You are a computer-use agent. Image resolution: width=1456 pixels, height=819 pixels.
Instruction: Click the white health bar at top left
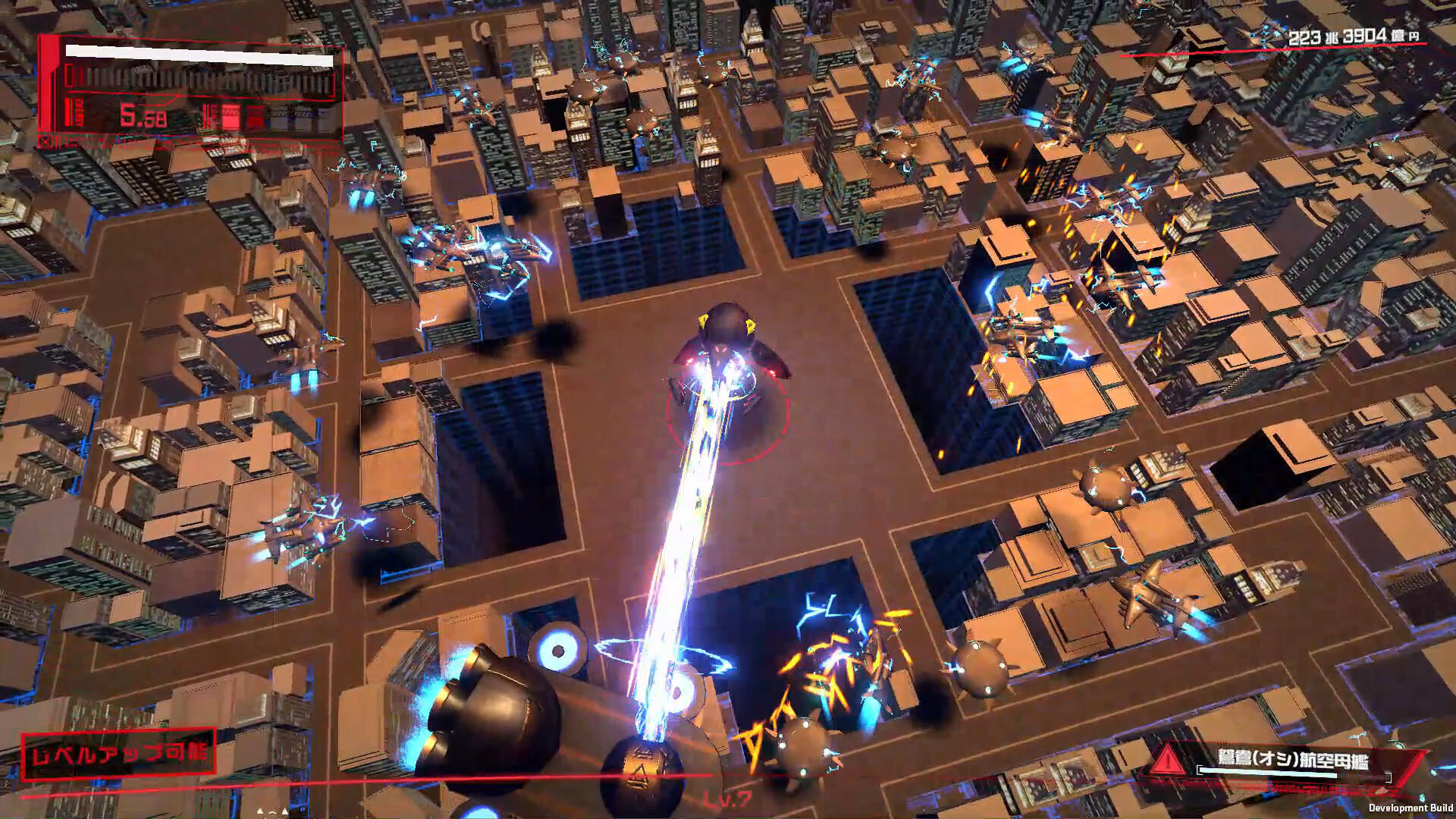[x=201, y=55]
